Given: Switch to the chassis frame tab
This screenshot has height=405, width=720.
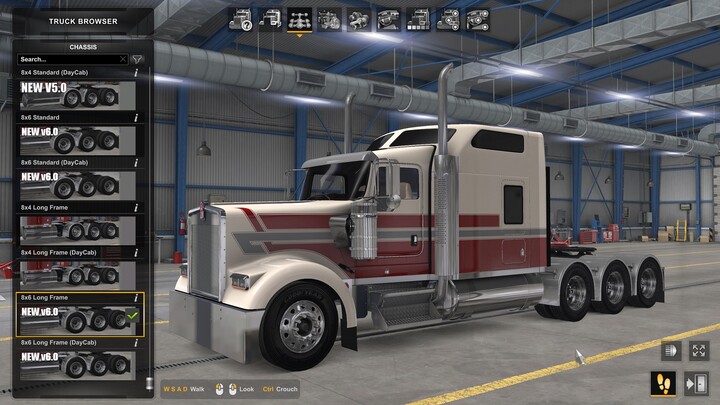Looking at the screenshot, I should tap(299, 19).
